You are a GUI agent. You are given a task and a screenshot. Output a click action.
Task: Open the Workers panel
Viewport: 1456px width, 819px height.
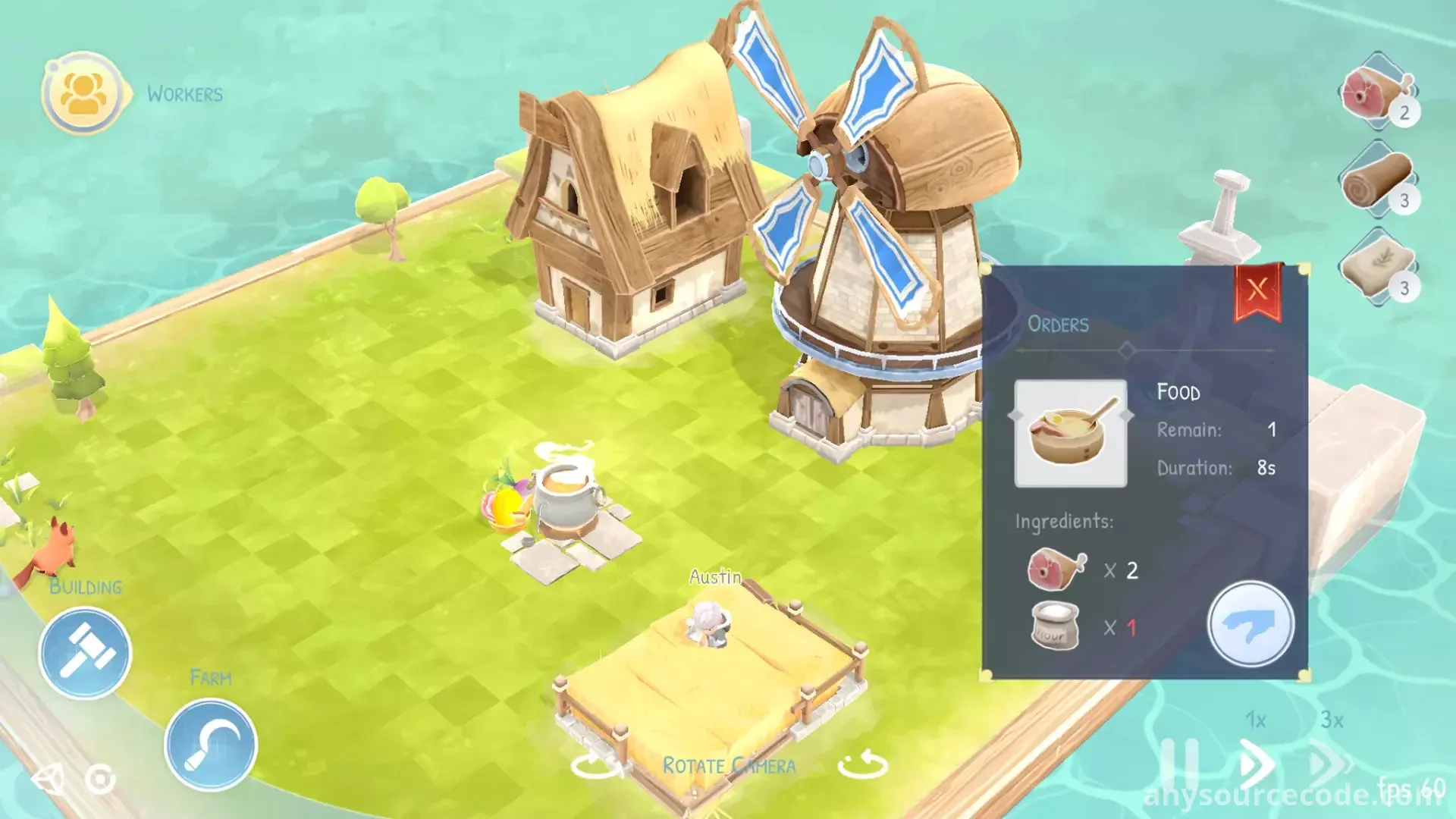click(83, 94)
